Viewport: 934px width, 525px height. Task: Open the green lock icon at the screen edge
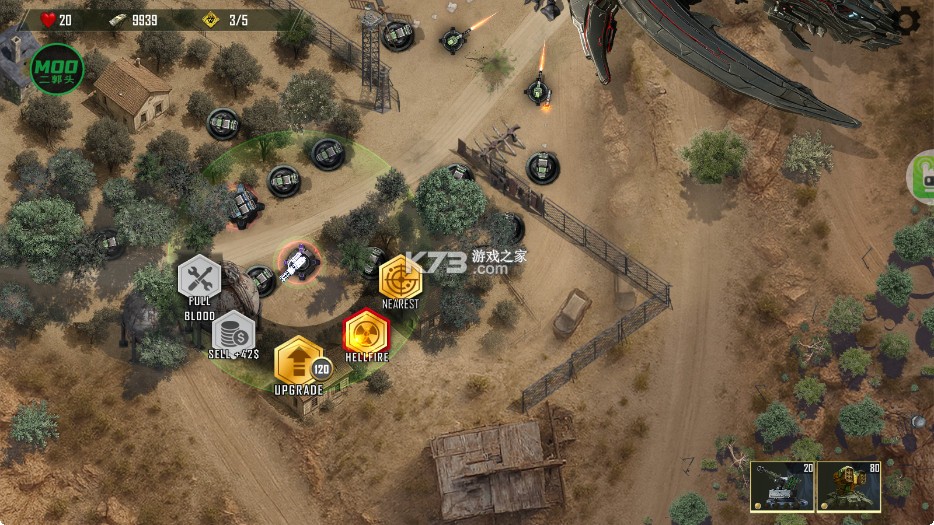pyautogui.click(x=922, y=177)
